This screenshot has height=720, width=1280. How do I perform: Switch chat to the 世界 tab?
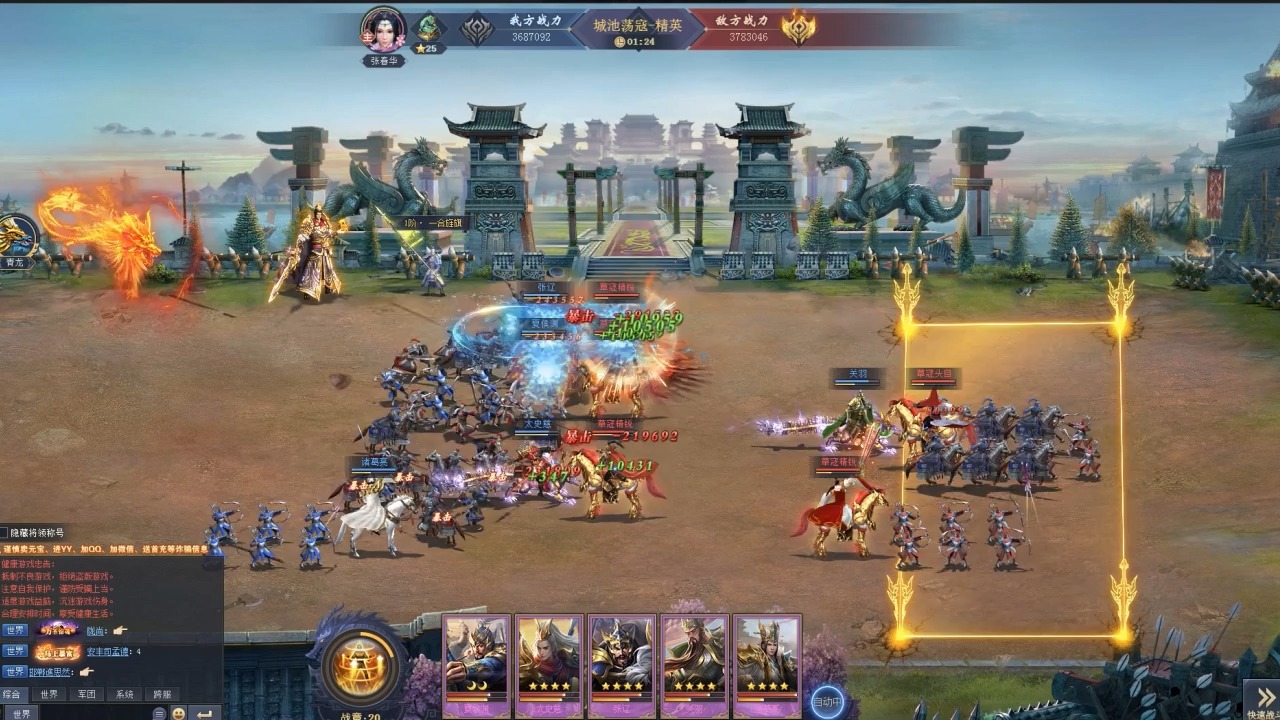pyautogui.click(x=47, y=694)
